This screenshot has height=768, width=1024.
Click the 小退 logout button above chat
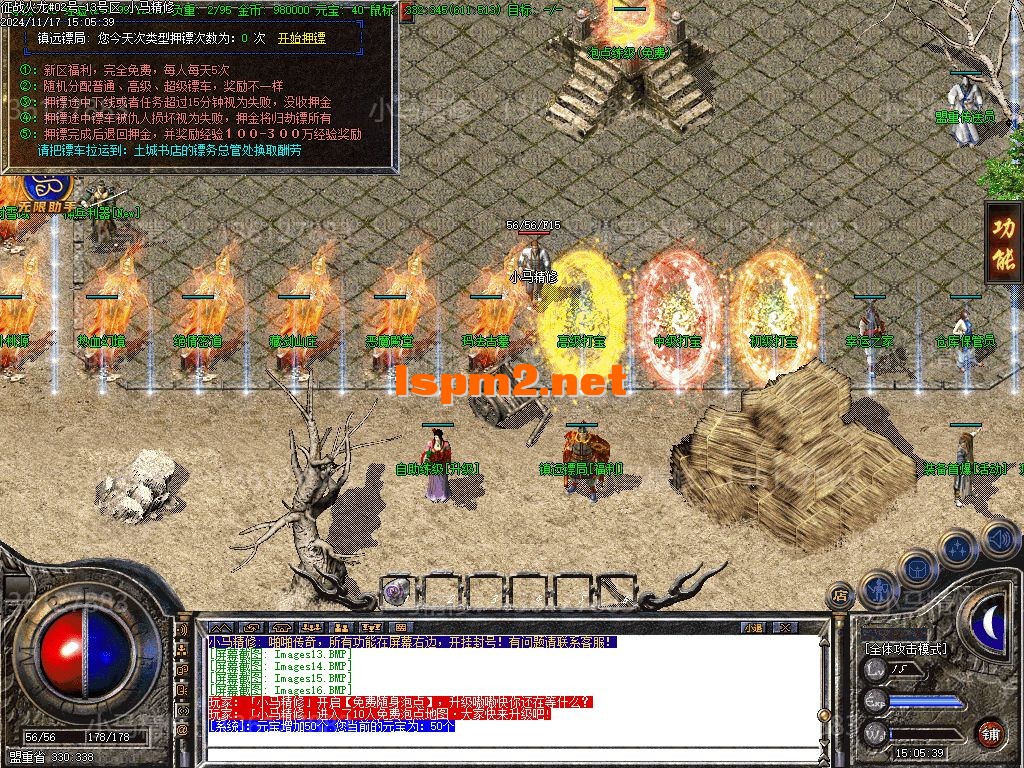753,627
